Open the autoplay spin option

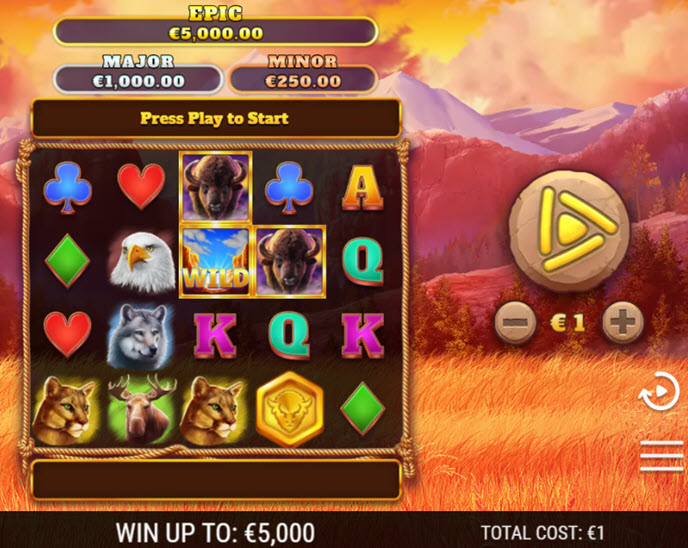coord(660,392)
